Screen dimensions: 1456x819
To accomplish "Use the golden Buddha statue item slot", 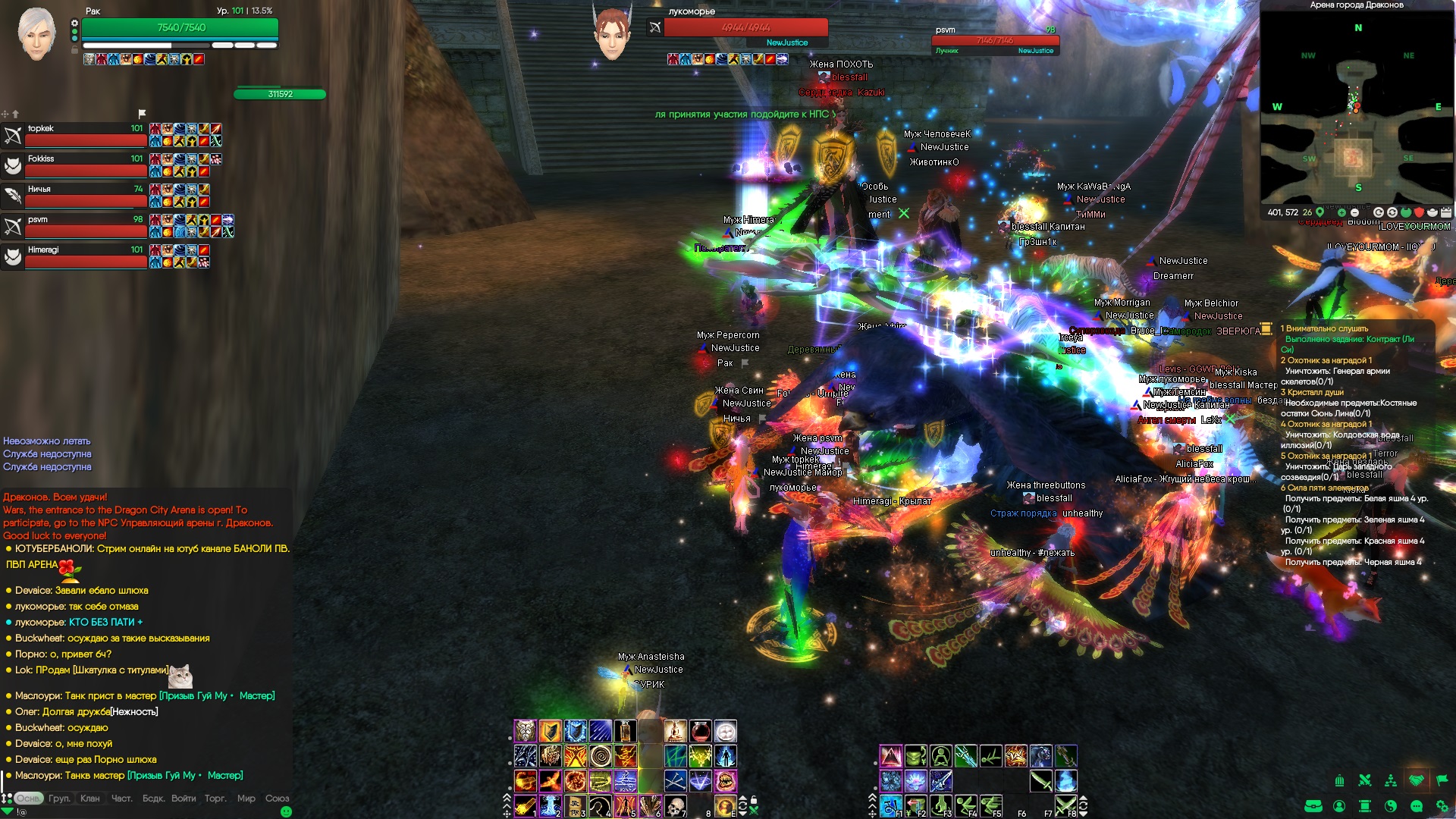I will [x=675, y=731].
